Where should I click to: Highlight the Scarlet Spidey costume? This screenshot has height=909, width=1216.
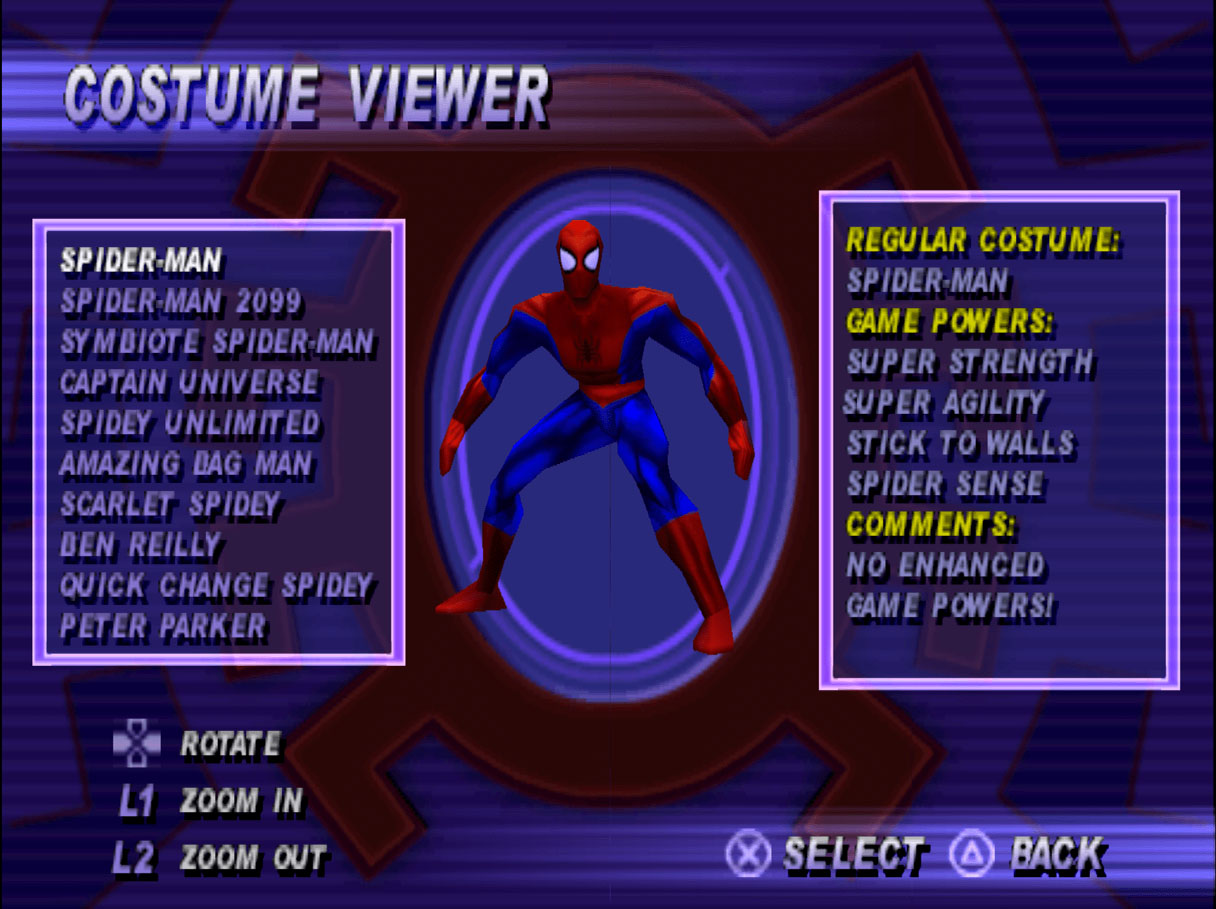point(170,505)
